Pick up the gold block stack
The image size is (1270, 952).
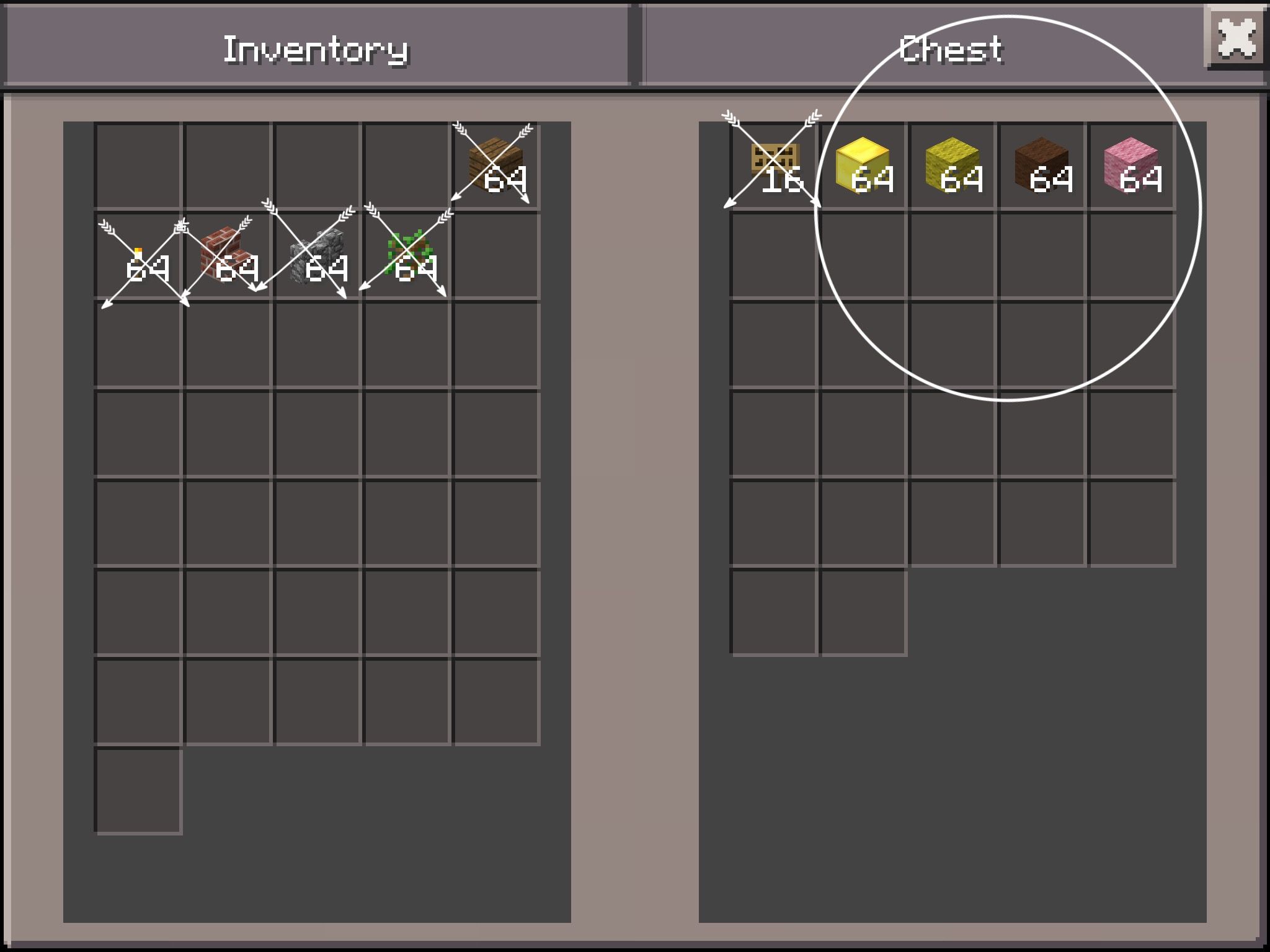click(x=865, y=164)
